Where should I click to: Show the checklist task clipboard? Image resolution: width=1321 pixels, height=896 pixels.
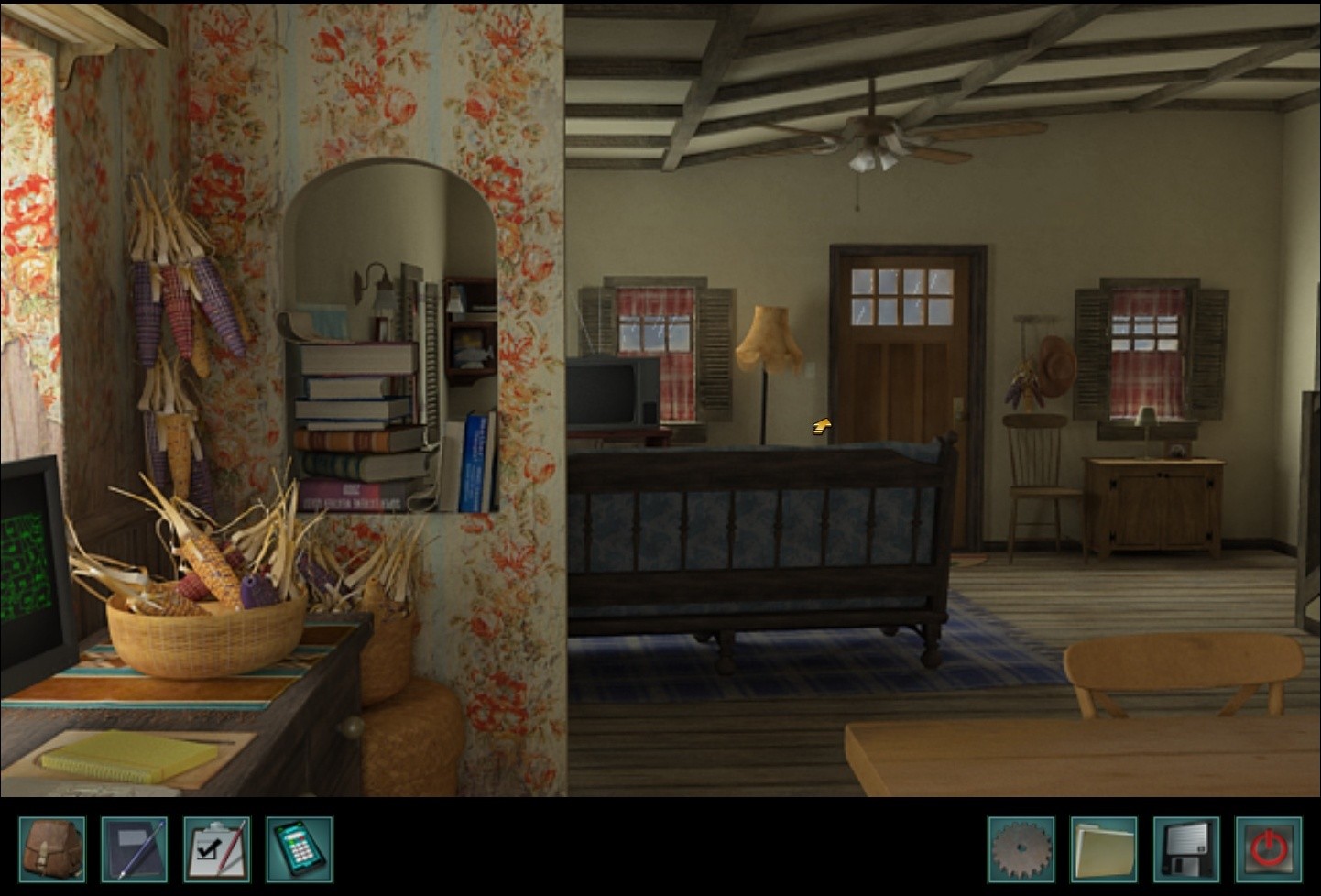point(217,849)
